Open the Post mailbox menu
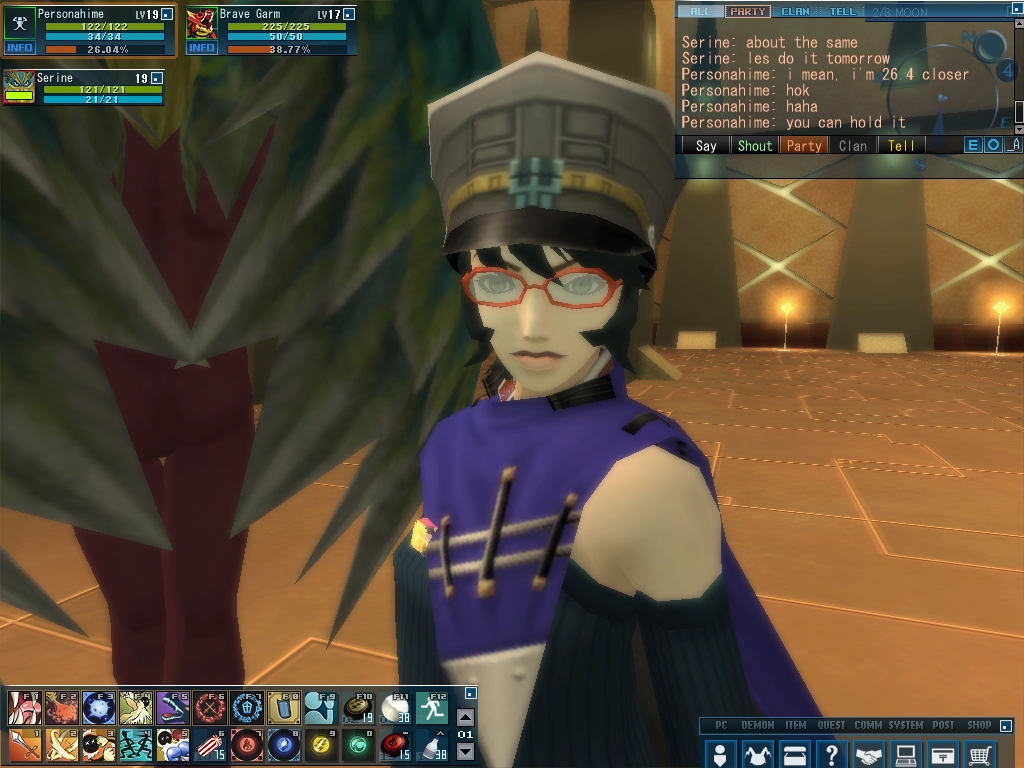The height and width of the screenshot is (768, 1024). click(x=943, y=753)
